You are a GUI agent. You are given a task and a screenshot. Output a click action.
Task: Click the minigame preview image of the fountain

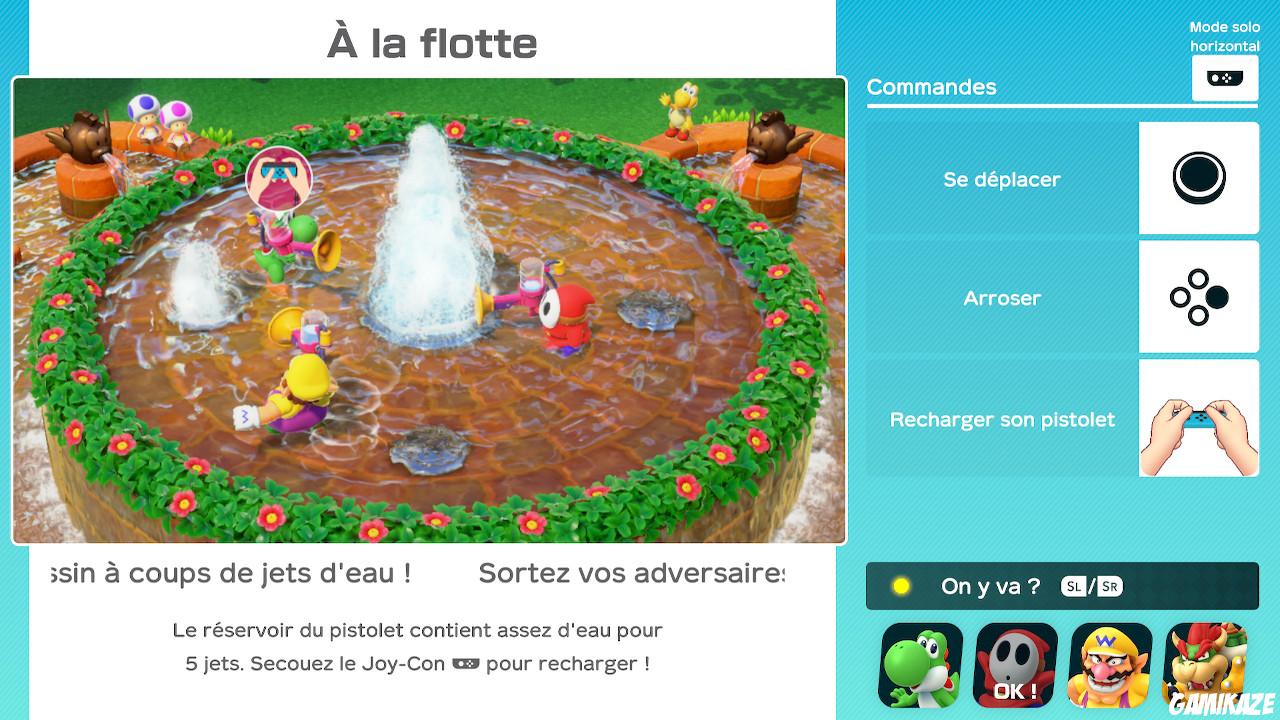pos(428,310)
